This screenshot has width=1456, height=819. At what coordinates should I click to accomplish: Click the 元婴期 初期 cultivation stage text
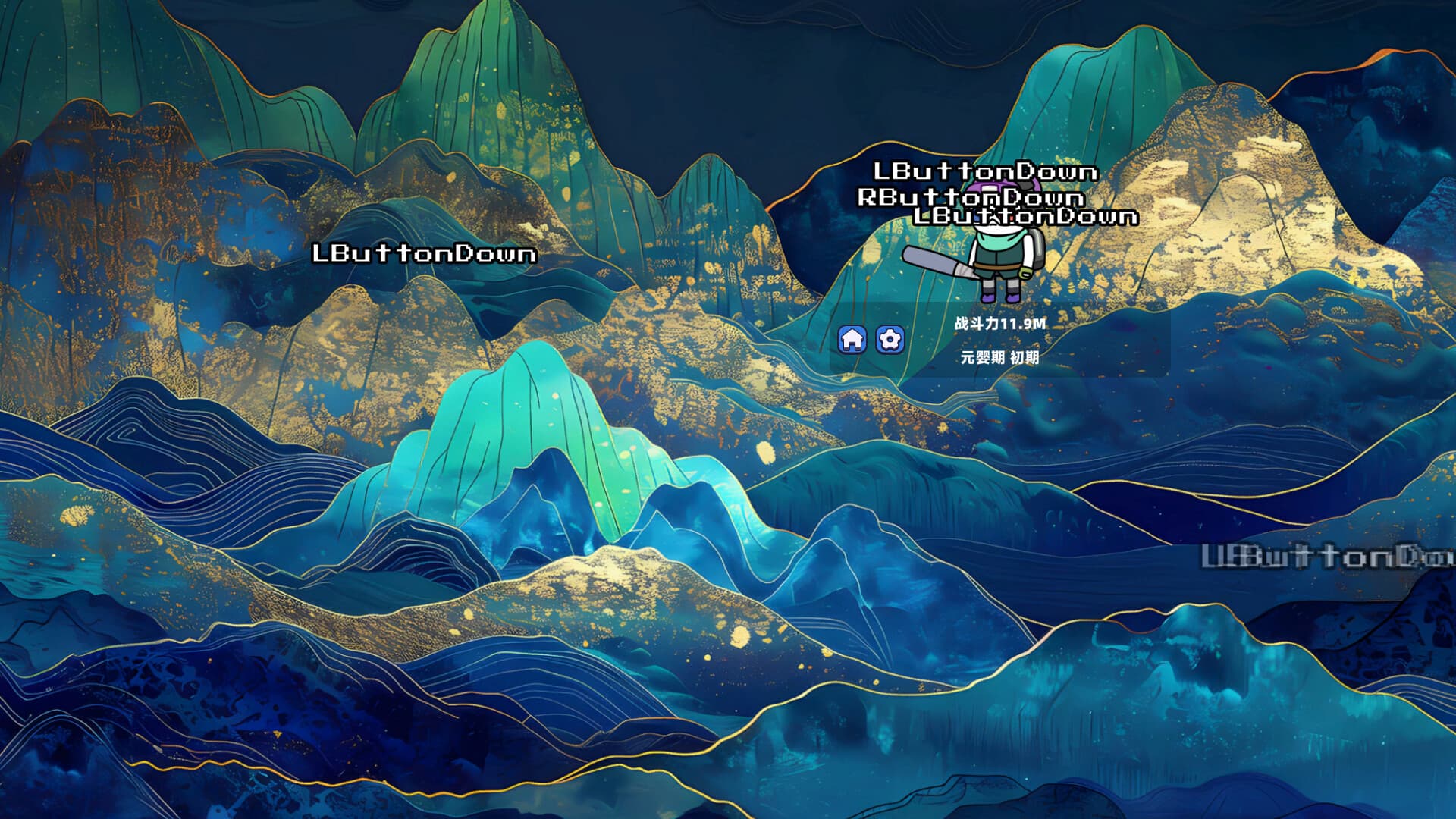(x=999, y=357)
